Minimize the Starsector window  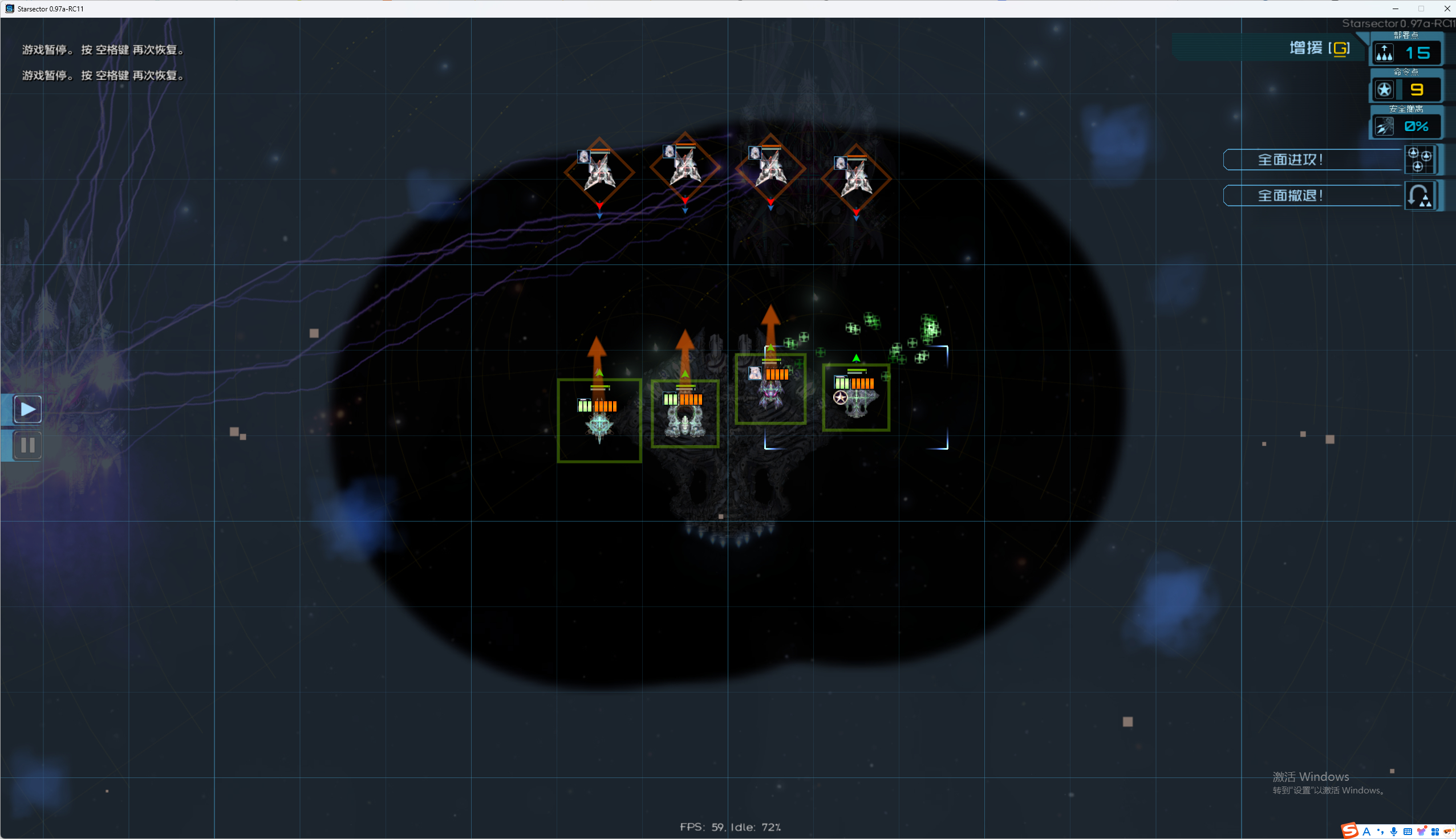point(1396,9)
